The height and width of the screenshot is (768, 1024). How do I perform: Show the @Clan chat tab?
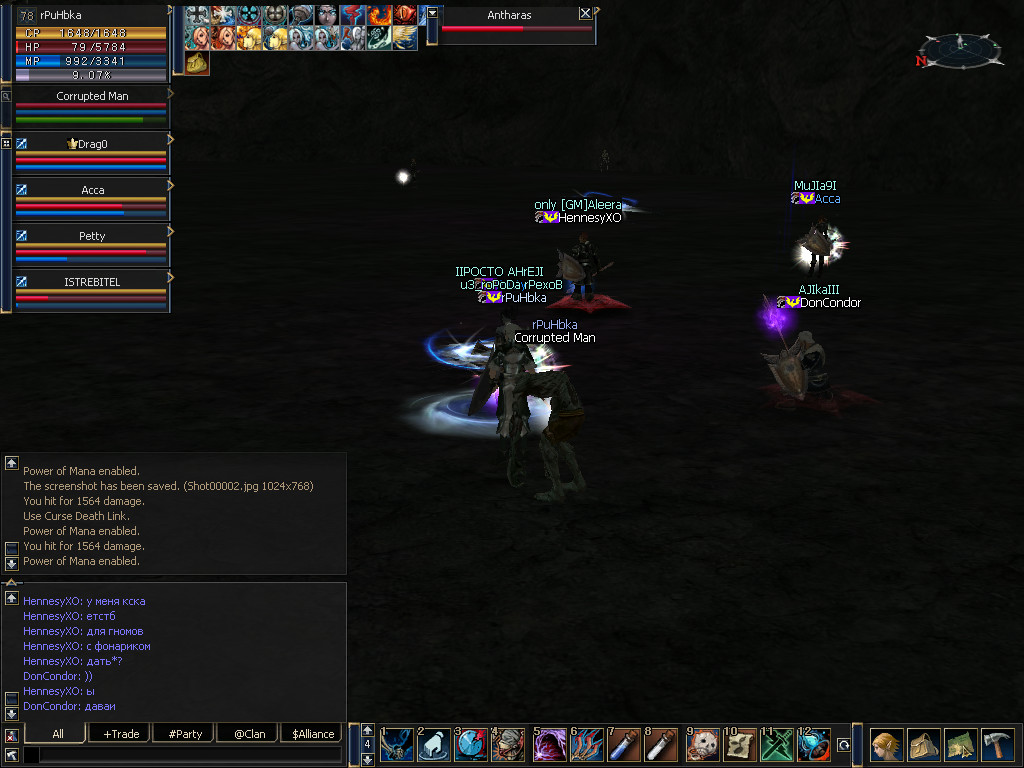click(x=249, y=734)
